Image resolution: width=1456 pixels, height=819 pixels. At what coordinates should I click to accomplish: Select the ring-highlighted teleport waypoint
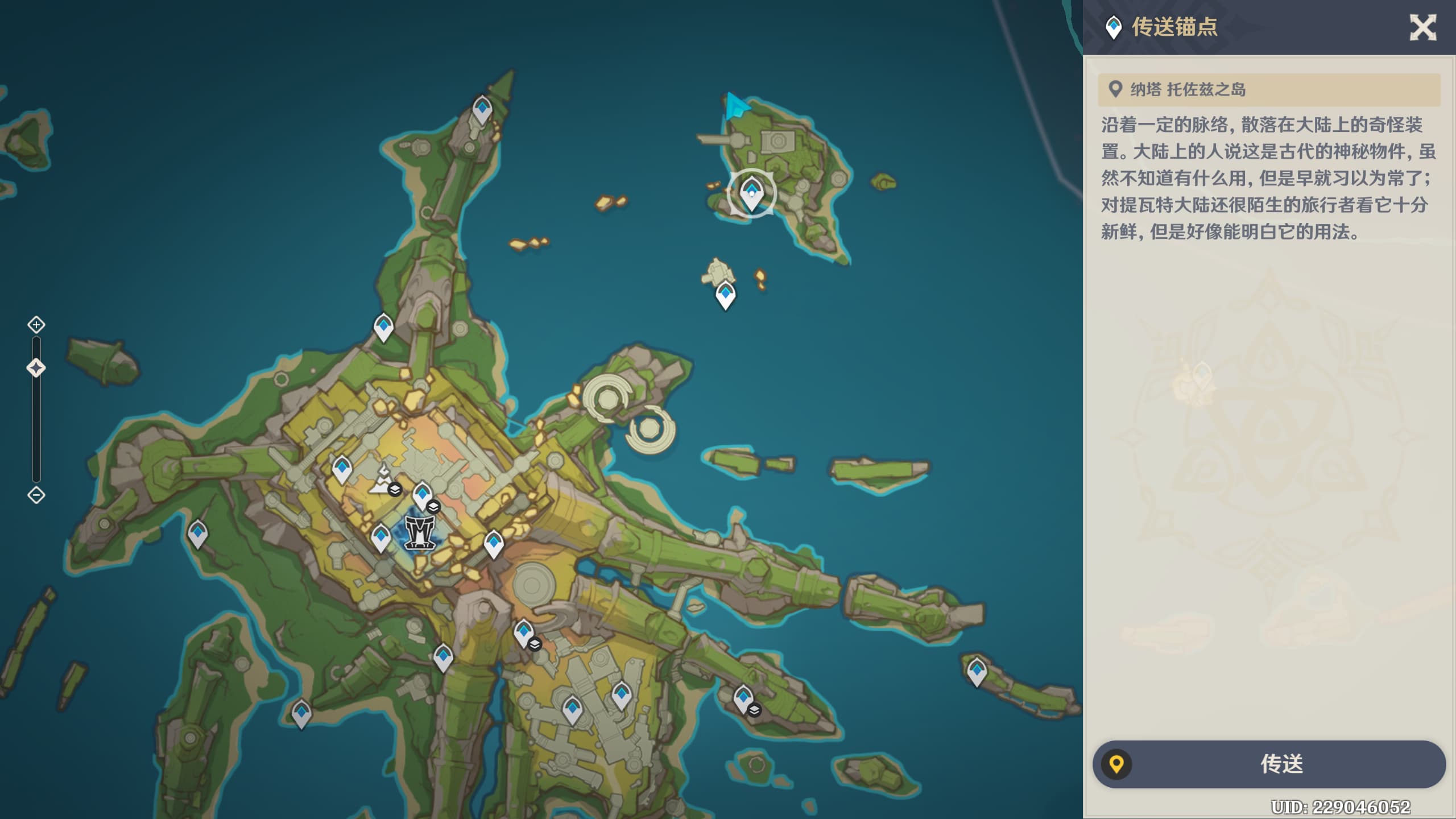point(751,193)
